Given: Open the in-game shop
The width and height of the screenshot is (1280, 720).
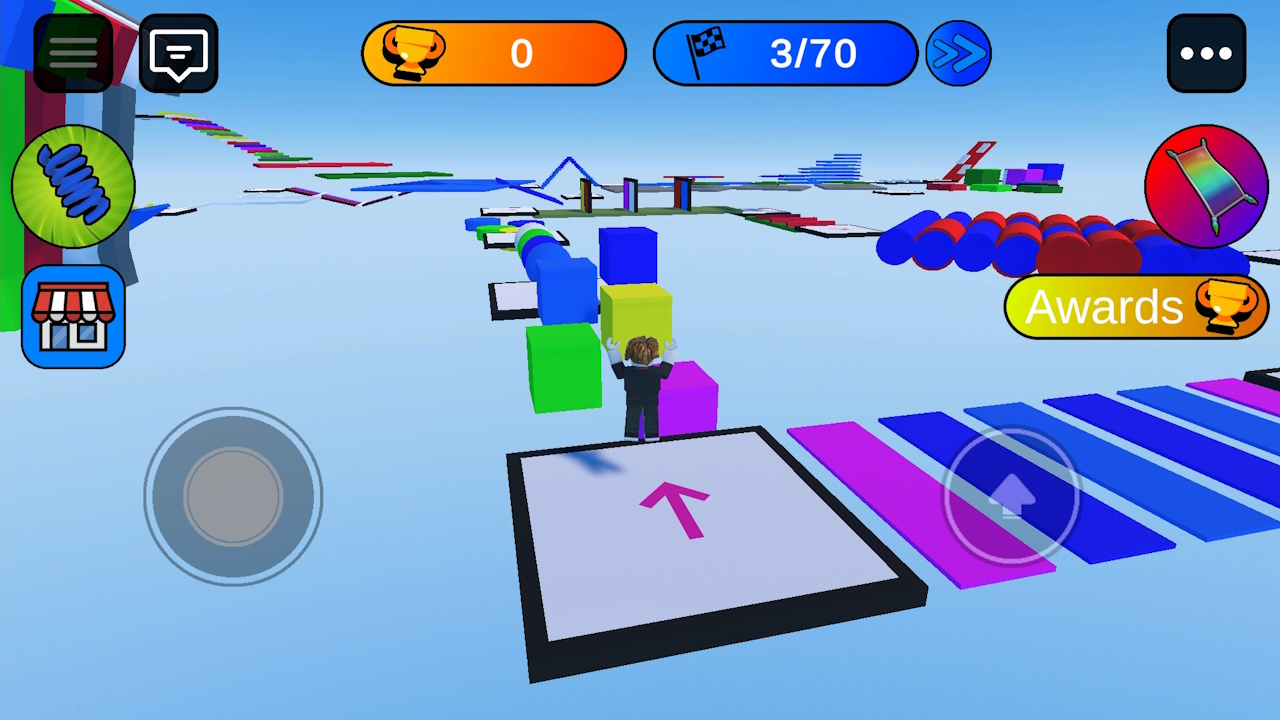Looking at the screenshot, I should click(x=72, y=315).
